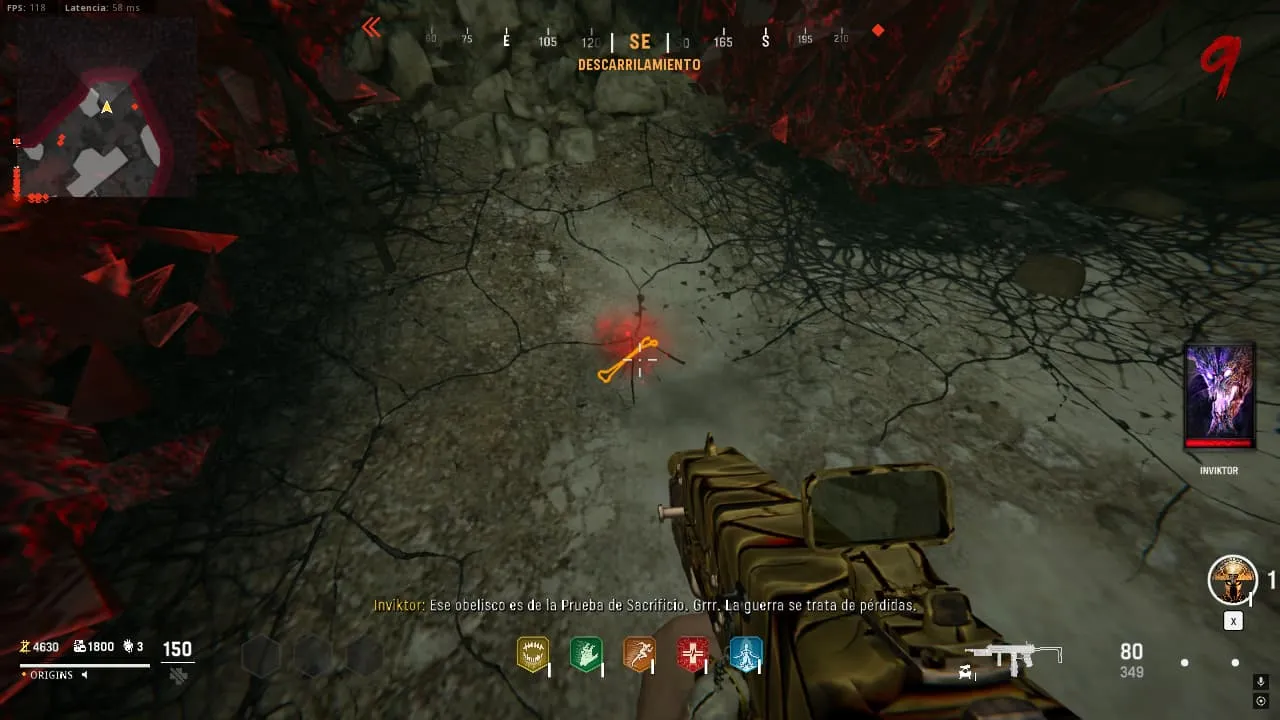This screenshot has width=1280, height=720.
Task: Click the blue glowing-figure perk icon
Action: tap(746, 654)
